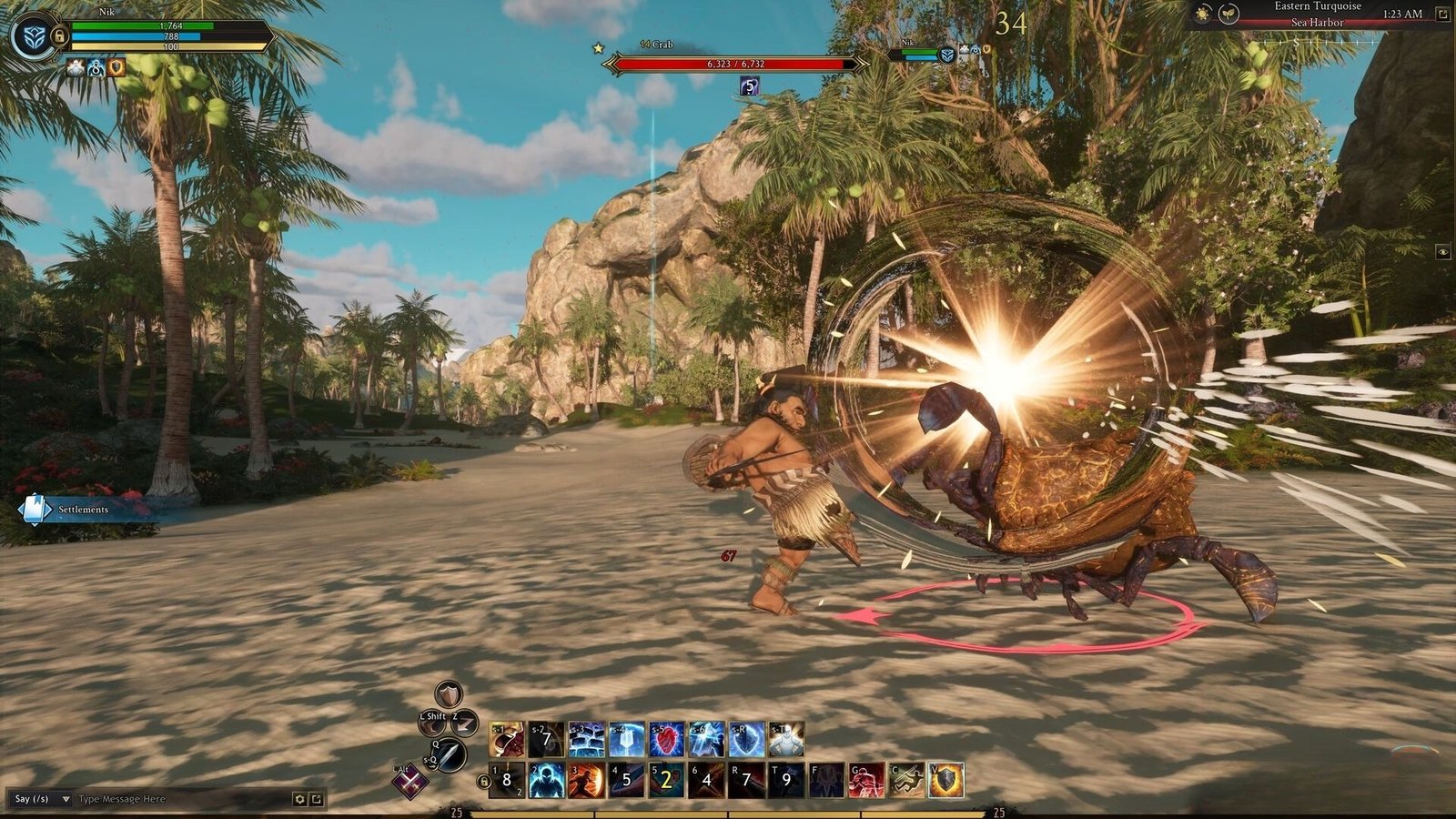1456x819 pixels.
Task: Click the chat message input field
Action: click(182, 799)
